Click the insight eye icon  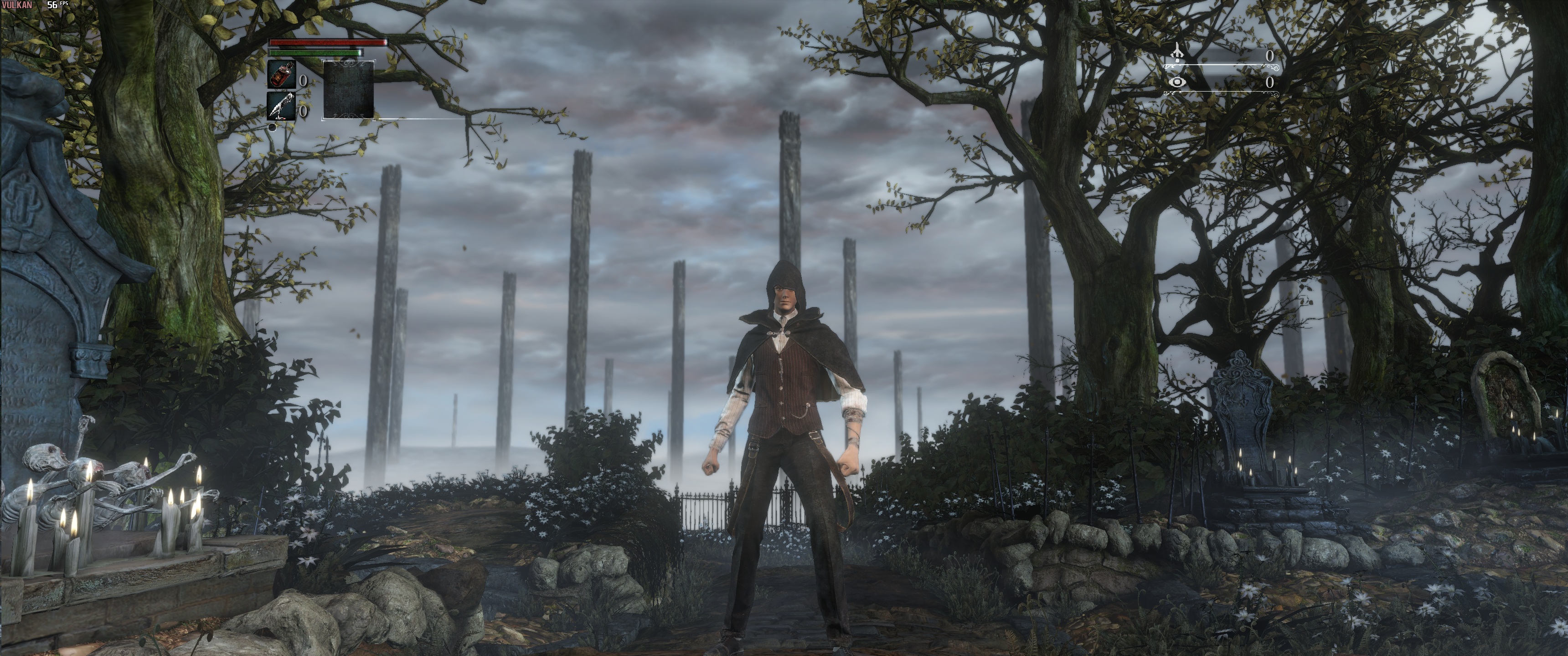point(1177,82)
